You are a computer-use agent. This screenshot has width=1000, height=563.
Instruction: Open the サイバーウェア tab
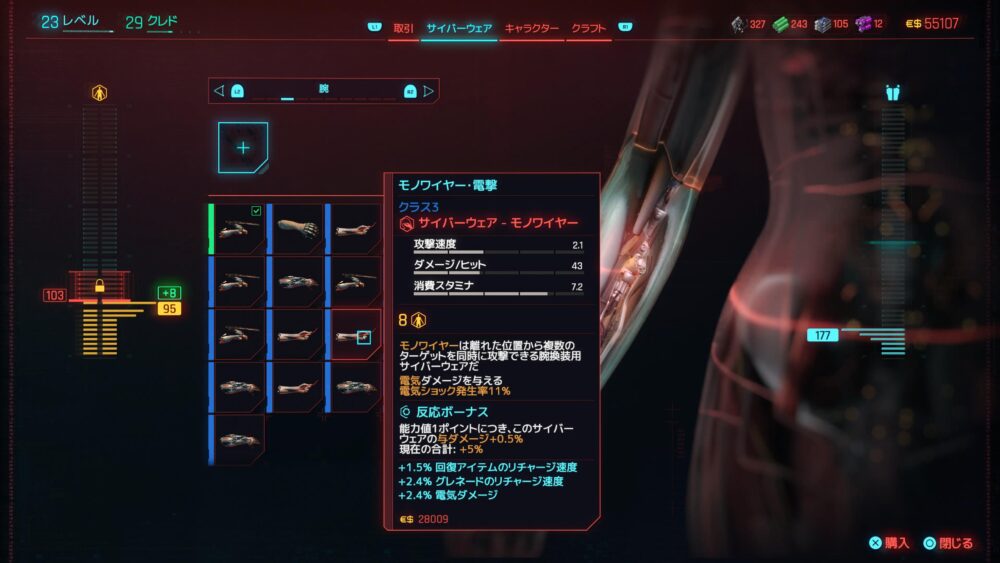[459, 28]
